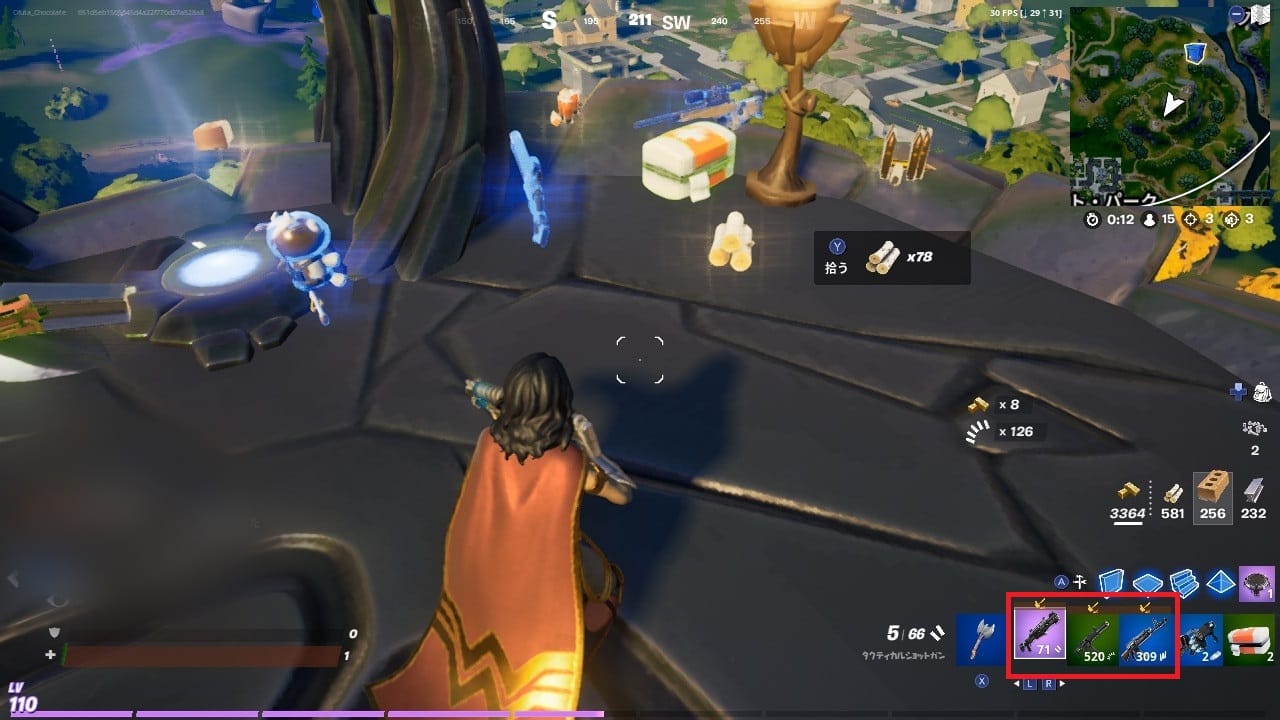Viewport: 1280px width, 720px height.
Task: Click the blue marker on the minimap
Action: coord(1194,52)
